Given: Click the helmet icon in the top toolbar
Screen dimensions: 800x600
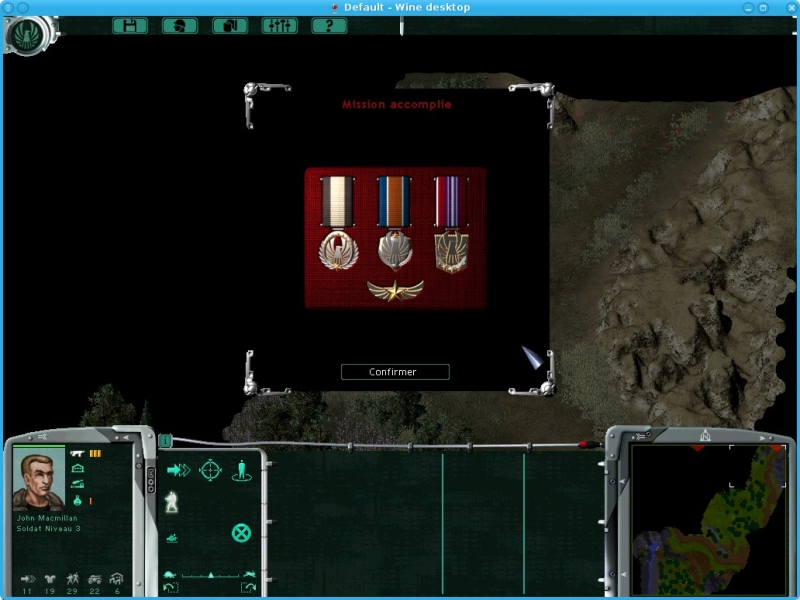Looking at the screenshot, I should point(180,26).
